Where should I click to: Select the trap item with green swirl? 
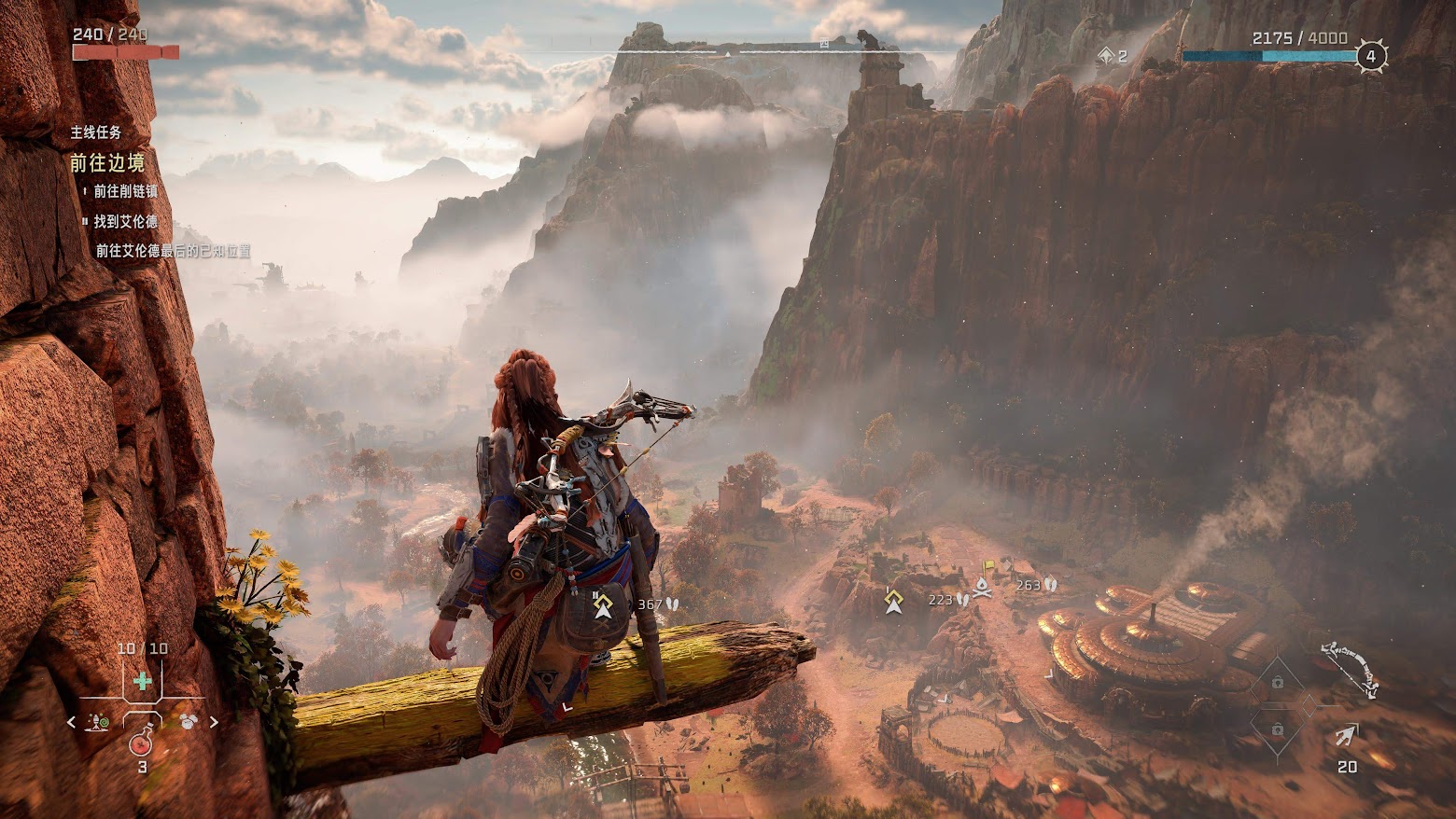tap(97, 721)
